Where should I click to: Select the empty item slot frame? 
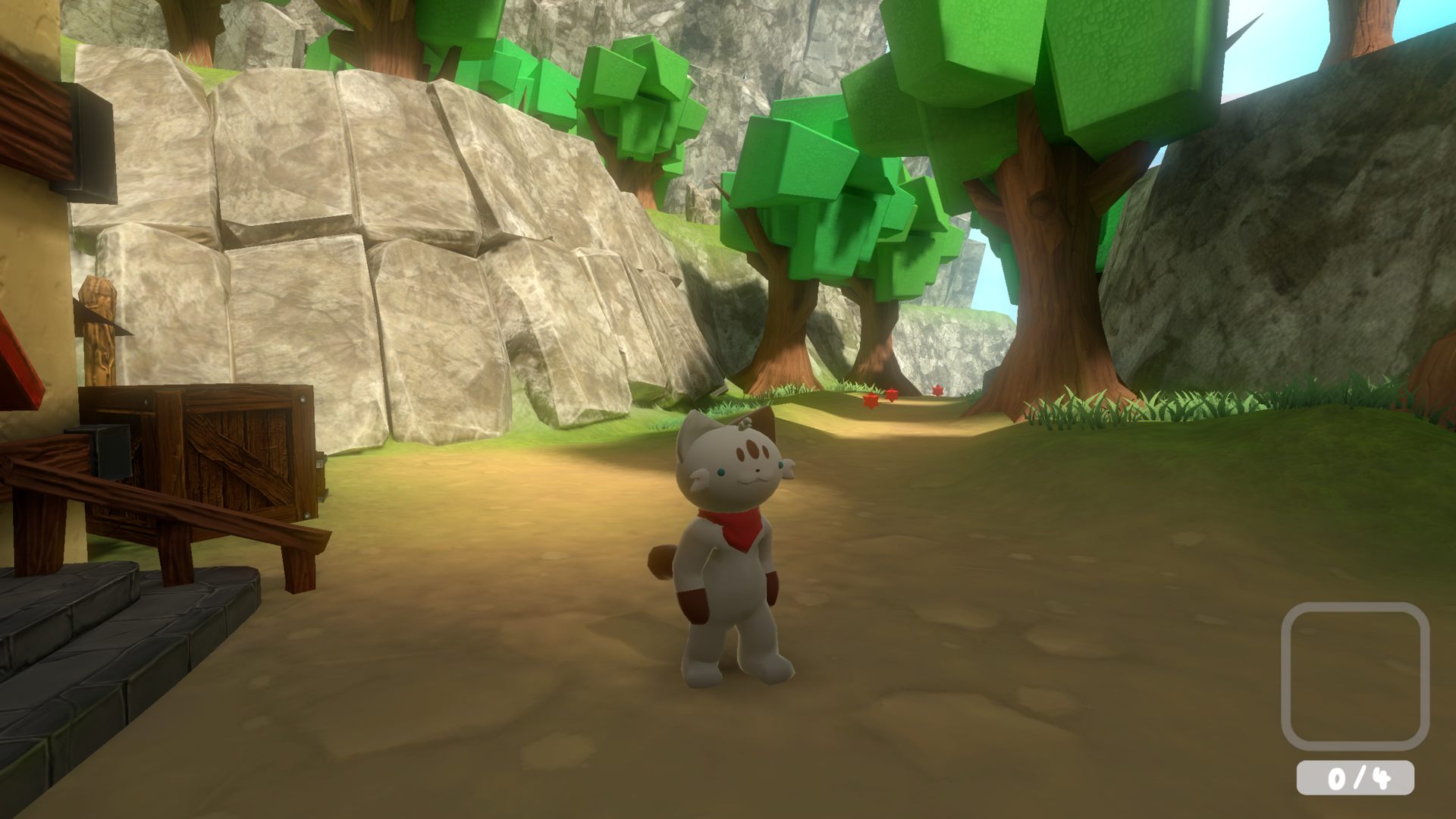(x=1354, y=676)
